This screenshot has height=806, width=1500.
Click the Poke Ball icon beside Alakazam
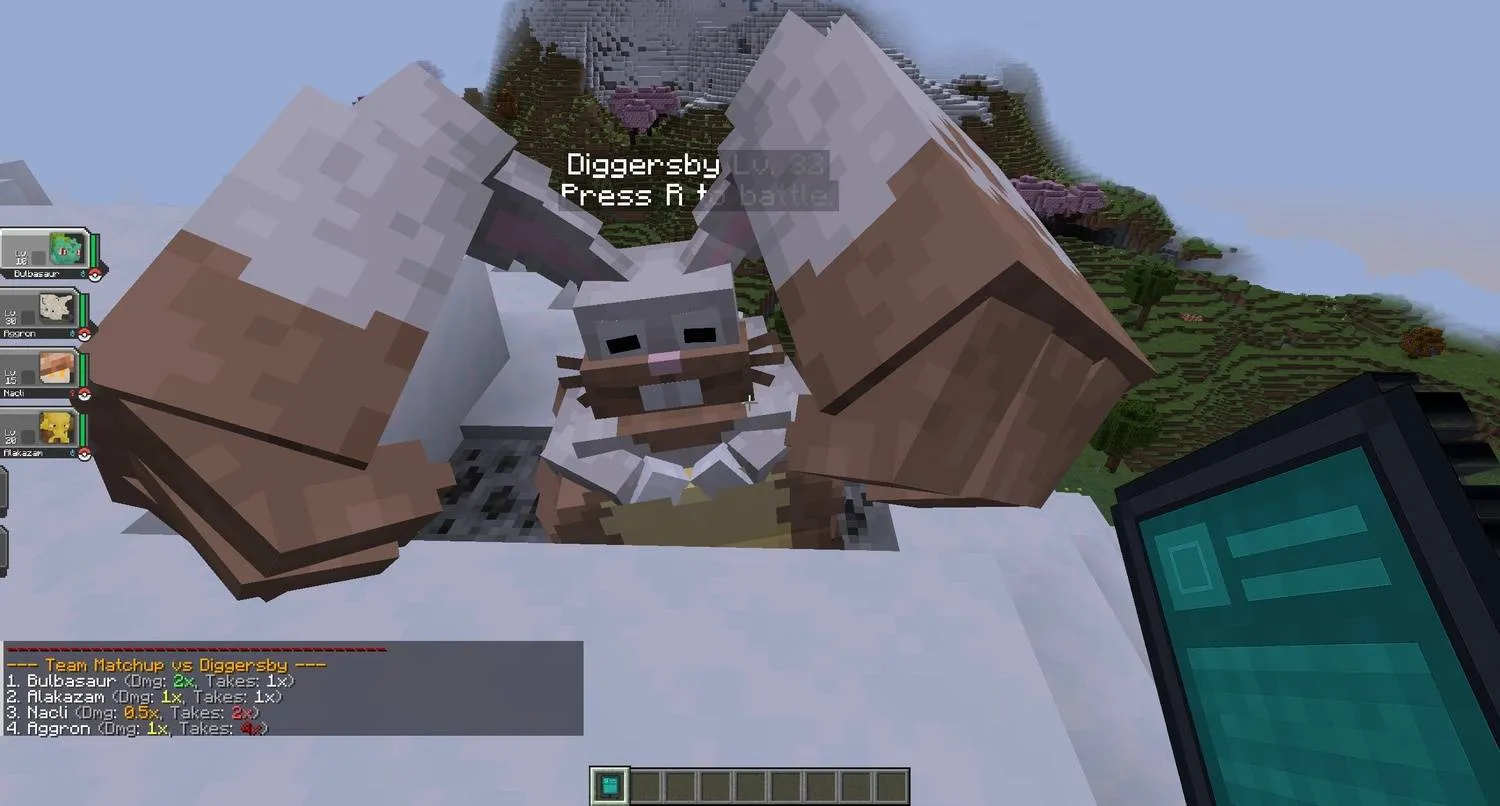pos(84,451)
